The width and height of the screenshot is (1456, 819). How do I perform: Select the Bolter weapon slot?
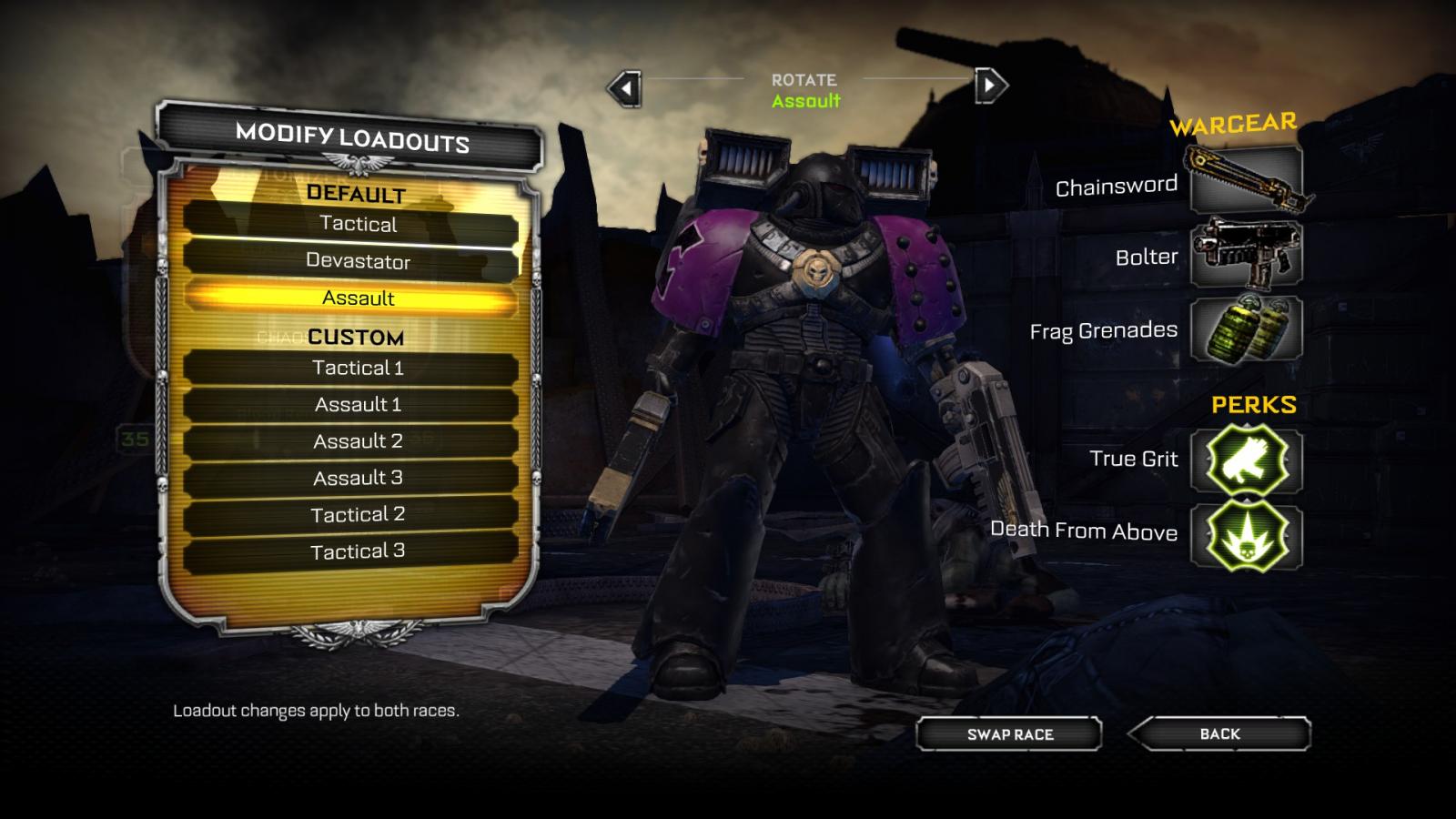1246,254
